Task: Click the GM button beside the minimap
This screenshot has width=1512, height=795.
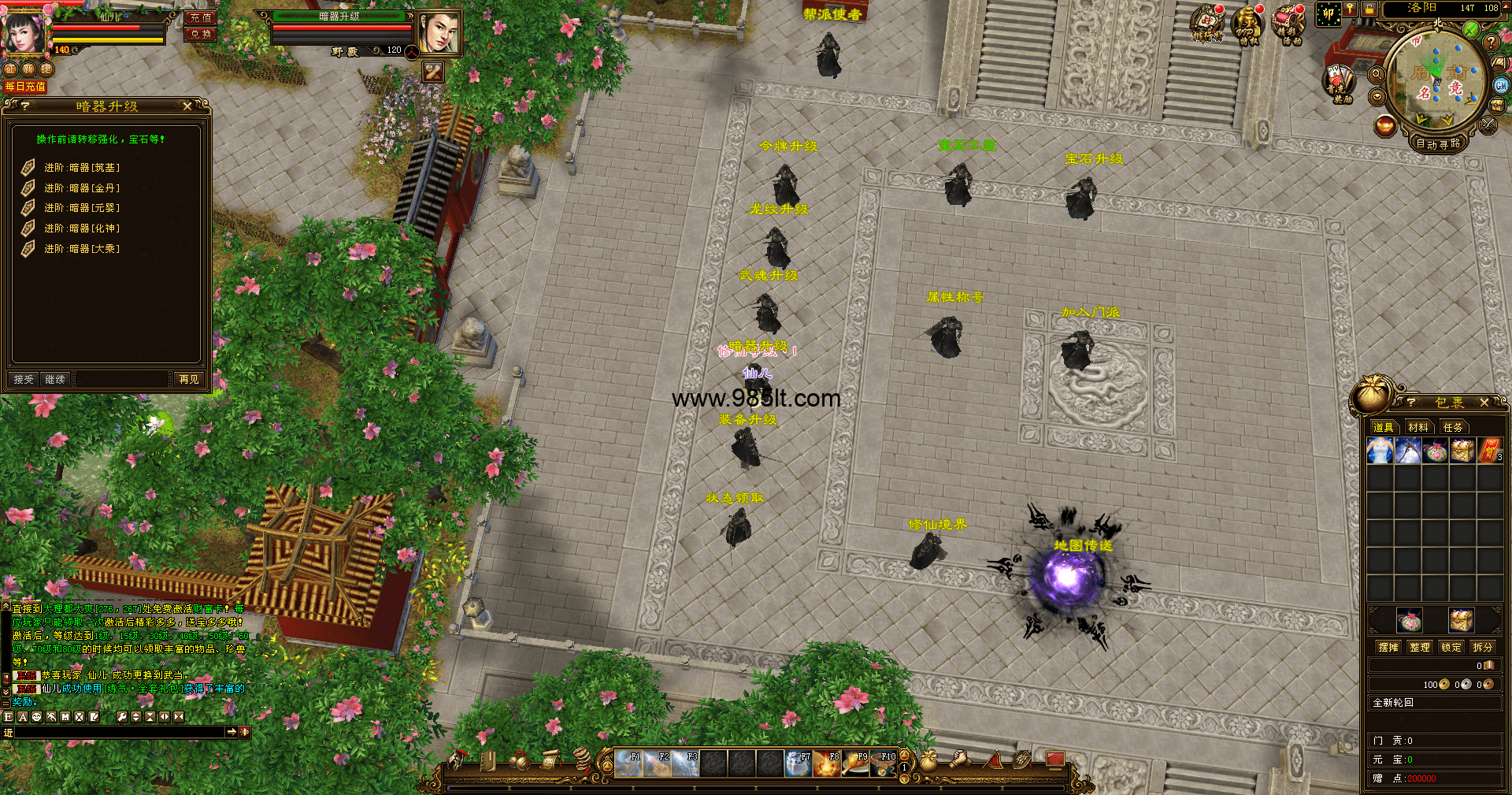Action: 1501,86
